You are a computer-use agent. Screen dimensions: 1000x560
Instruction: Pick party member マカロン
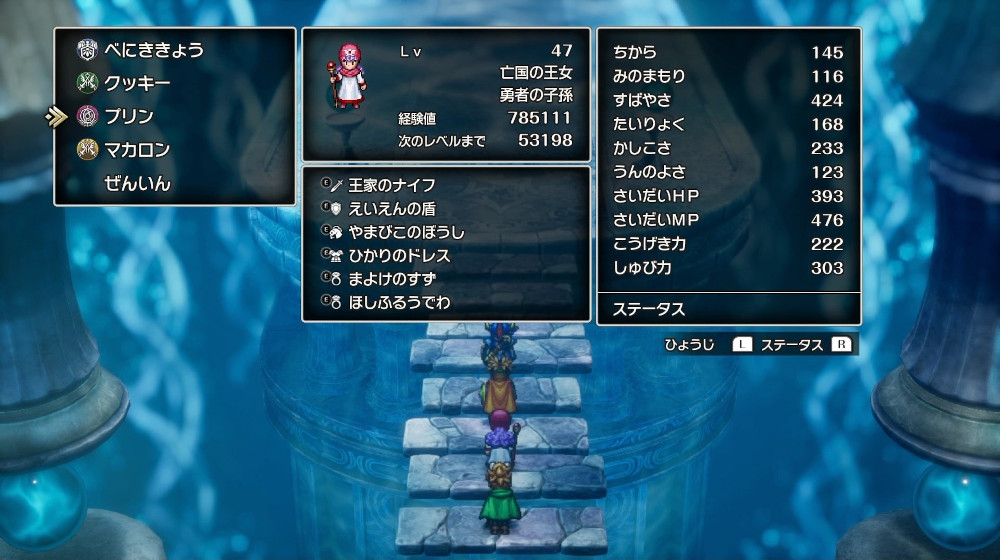point(137,151)
